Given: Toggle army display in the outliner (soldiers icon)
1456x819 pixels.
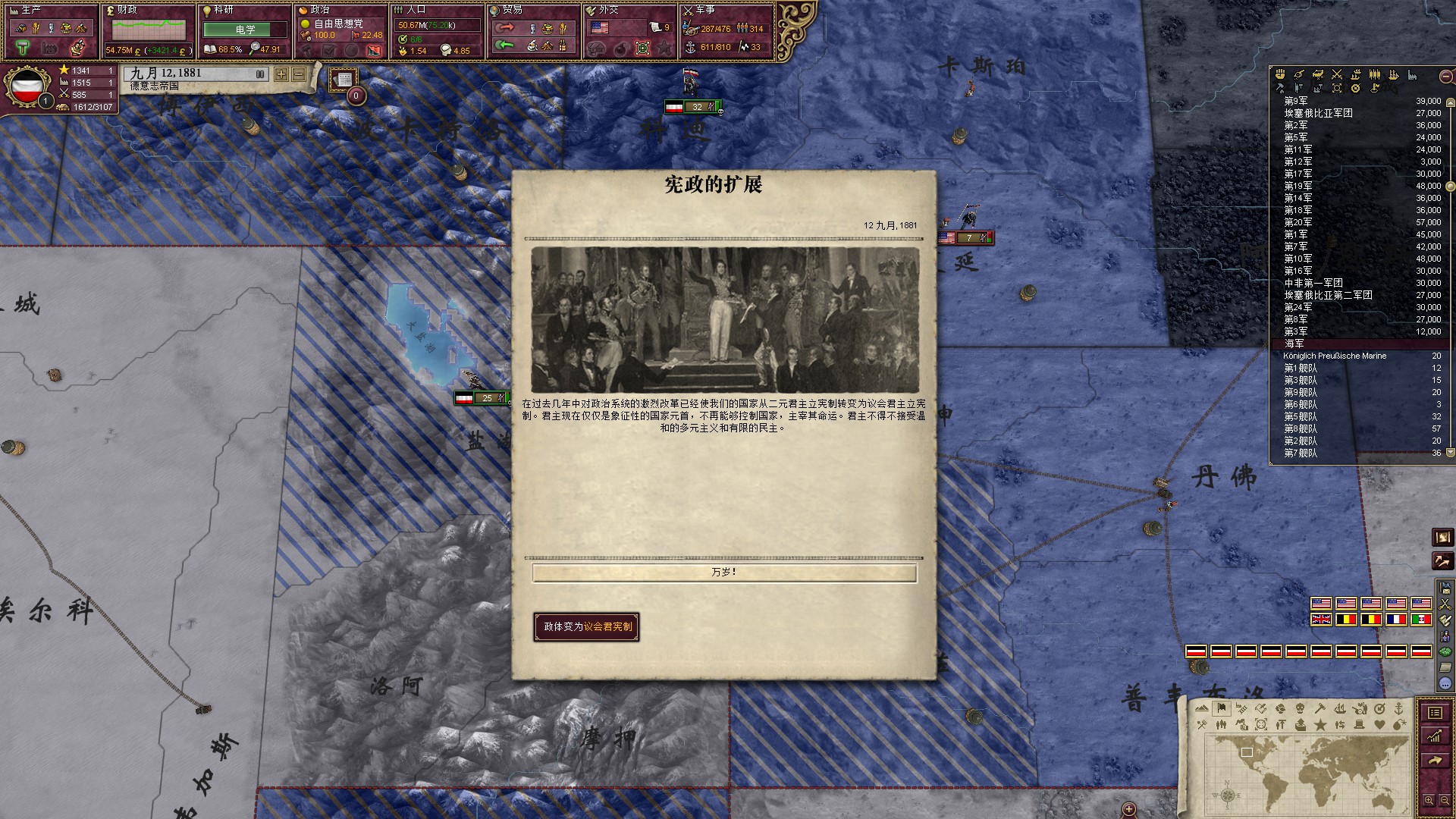Looking at the screenshot, I should coord(1375,74).
